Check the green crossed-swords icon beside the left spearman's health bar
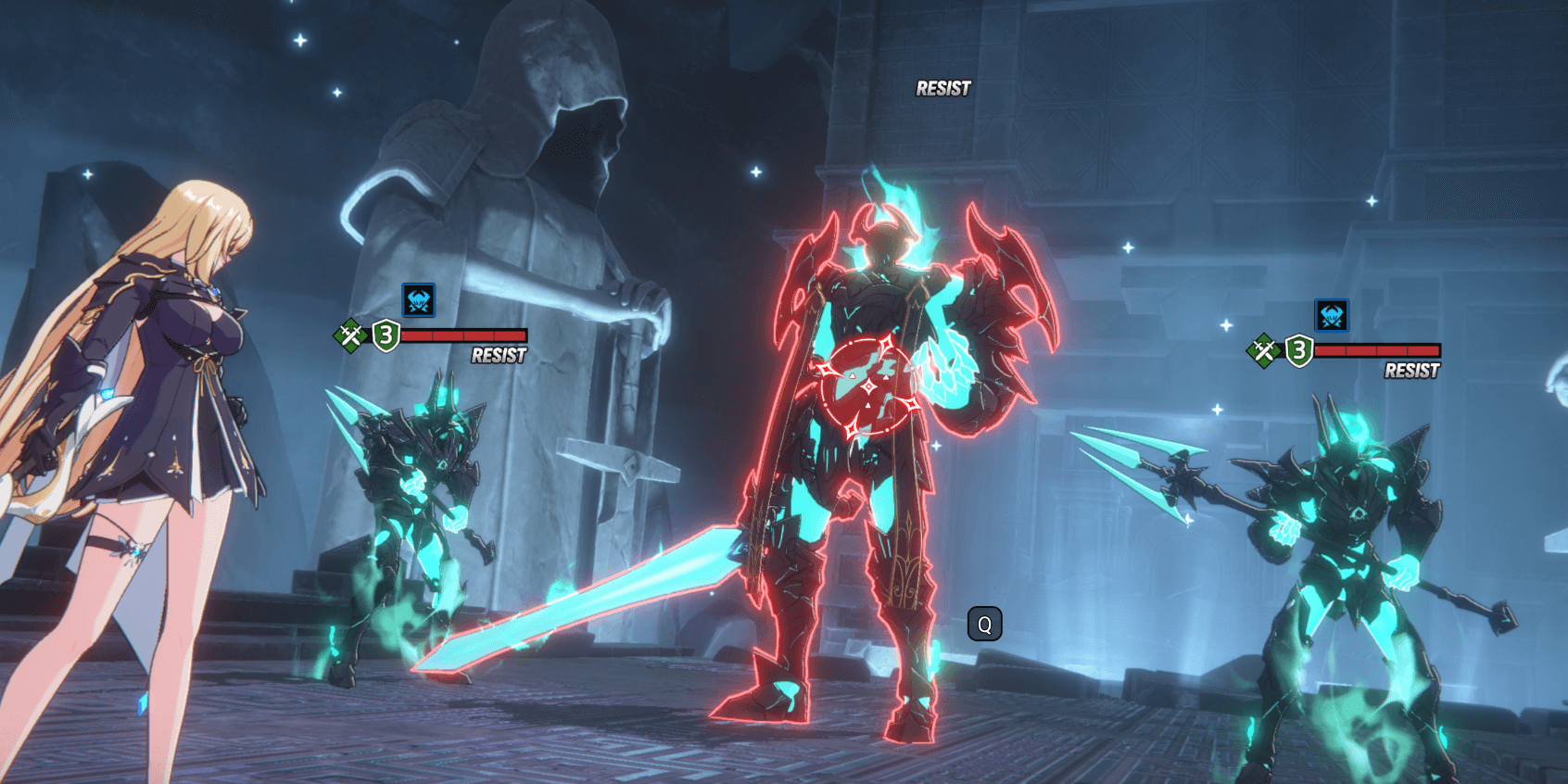 (x=350, y=335)
